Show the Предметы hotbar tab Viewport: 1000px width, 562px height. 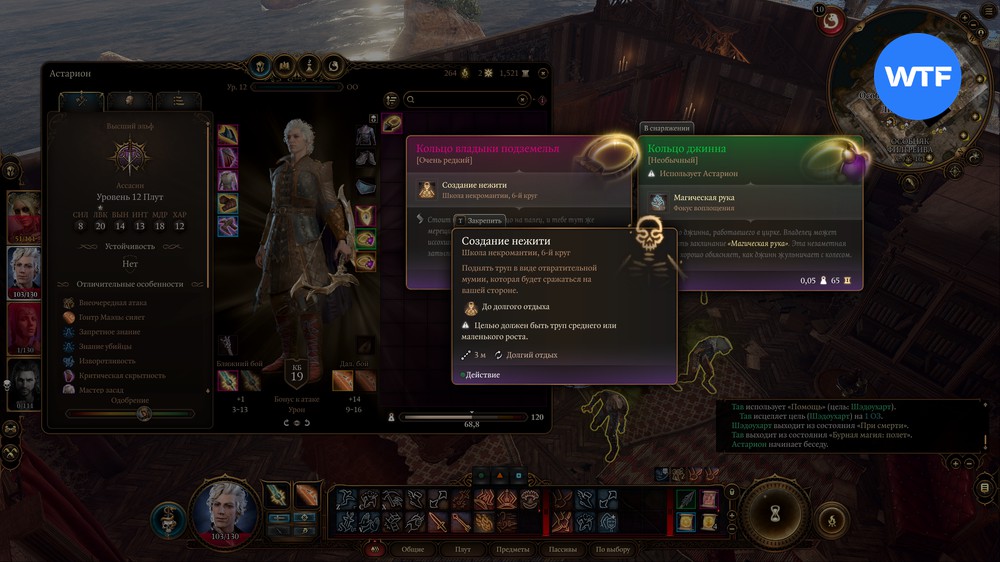click(513, 549)
